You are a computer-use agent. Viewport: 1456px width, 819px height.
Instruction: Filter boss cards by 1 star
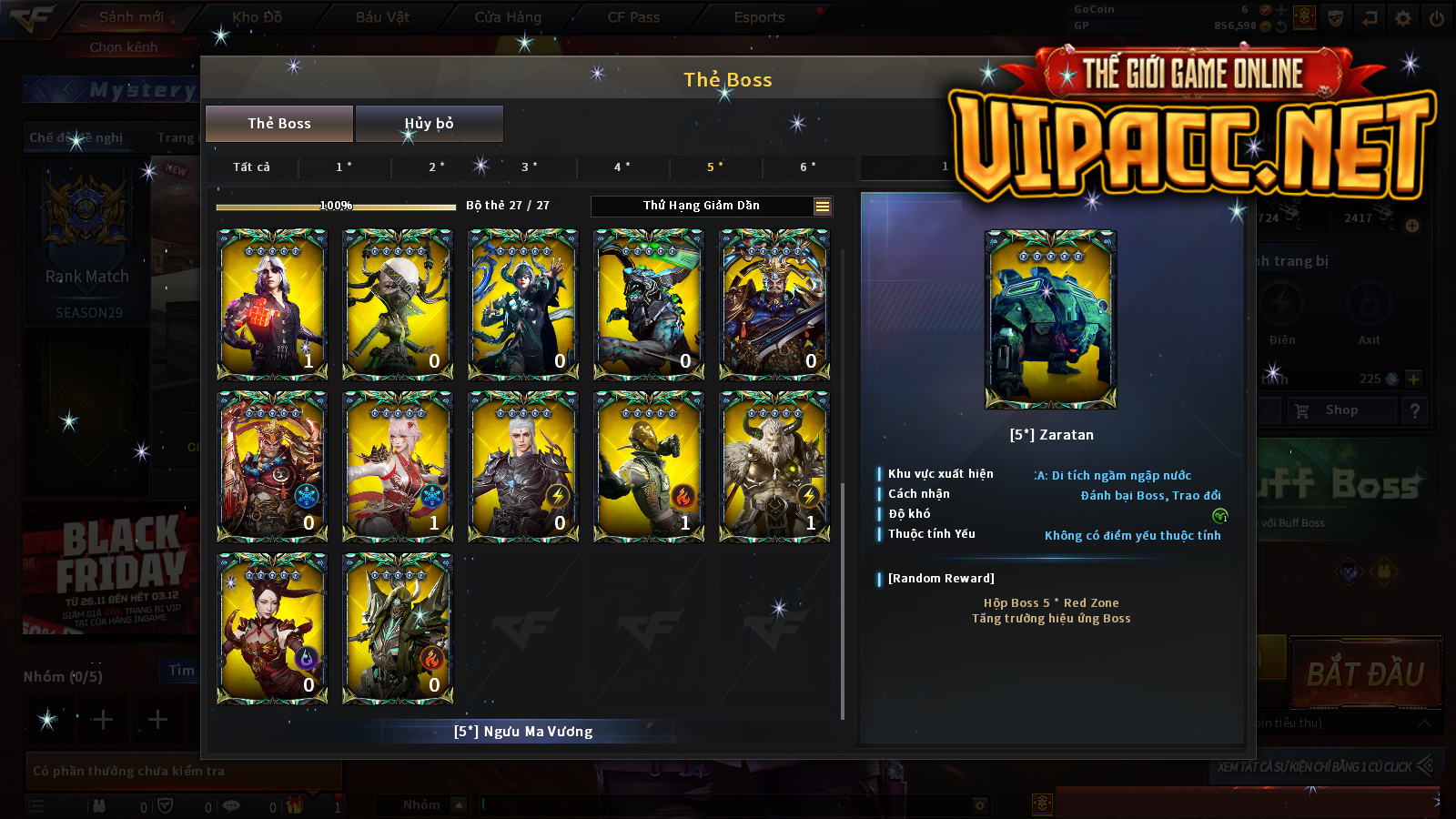(x=344, y=167)
